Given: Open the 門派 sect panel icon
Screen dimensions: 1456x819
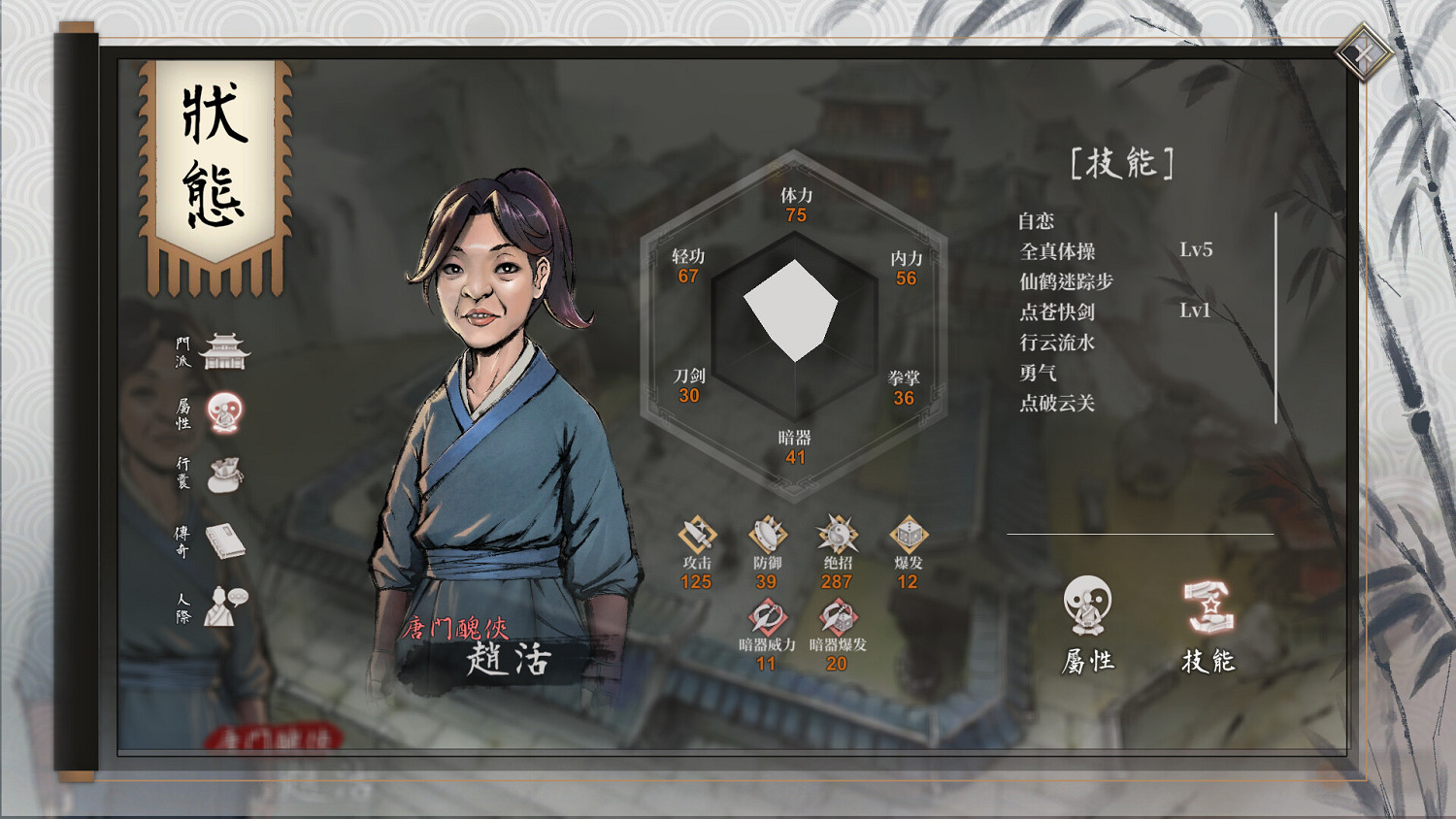Looking at the screenshot, I should (x=225, y=352).
